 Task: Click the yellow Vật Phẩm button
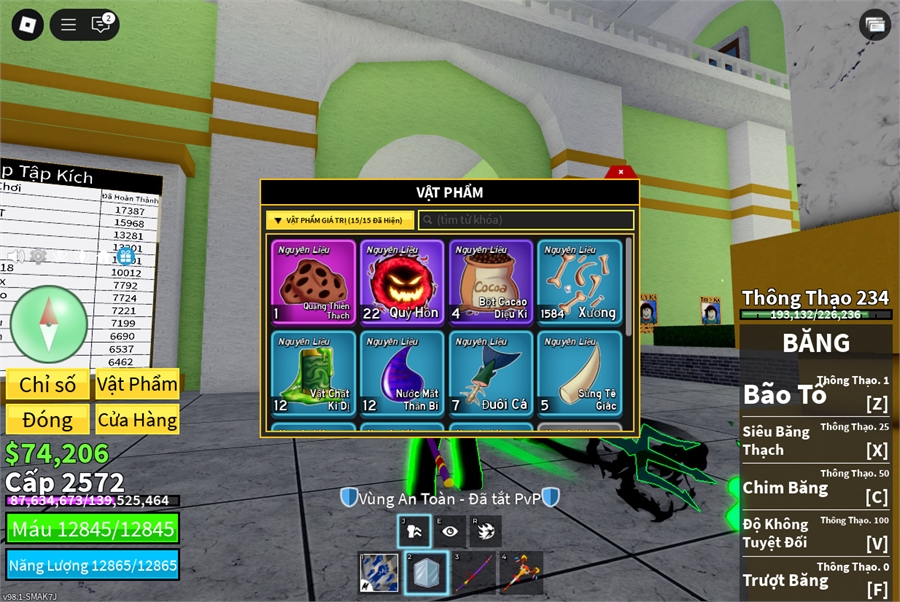[x=137, y=385]
